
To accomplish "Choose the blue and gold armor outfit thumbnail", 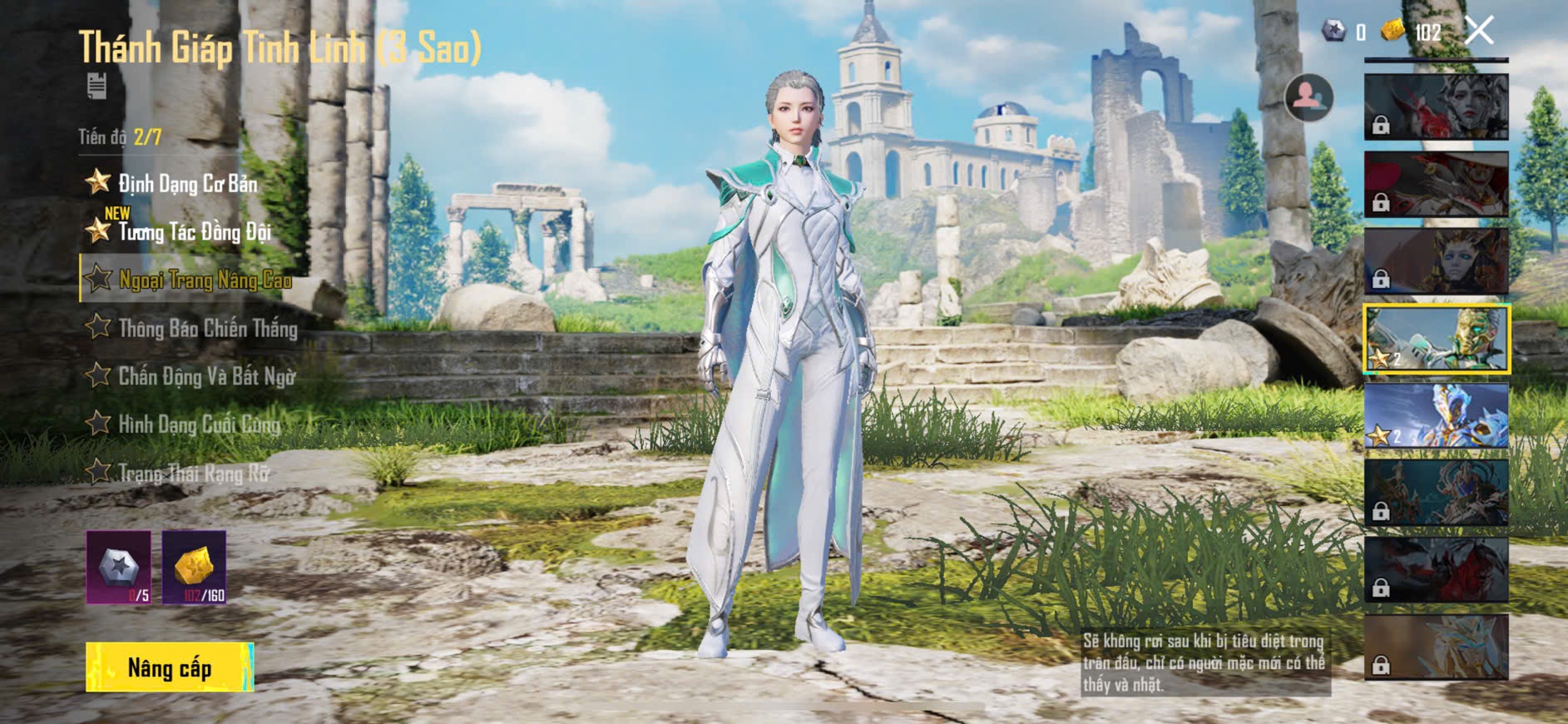I will [x=1436, y=416].
